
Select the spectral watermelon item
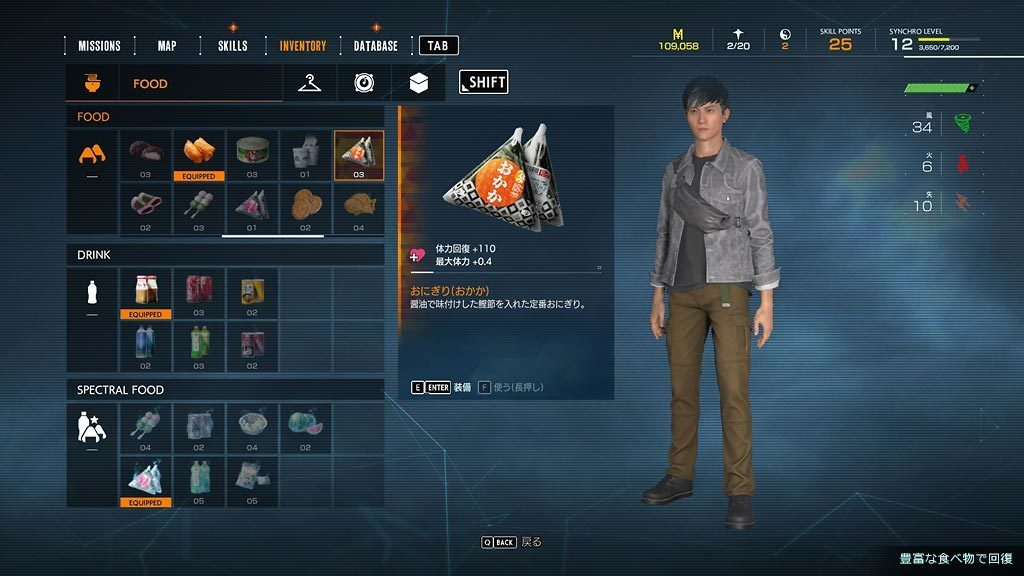point(305,427)
